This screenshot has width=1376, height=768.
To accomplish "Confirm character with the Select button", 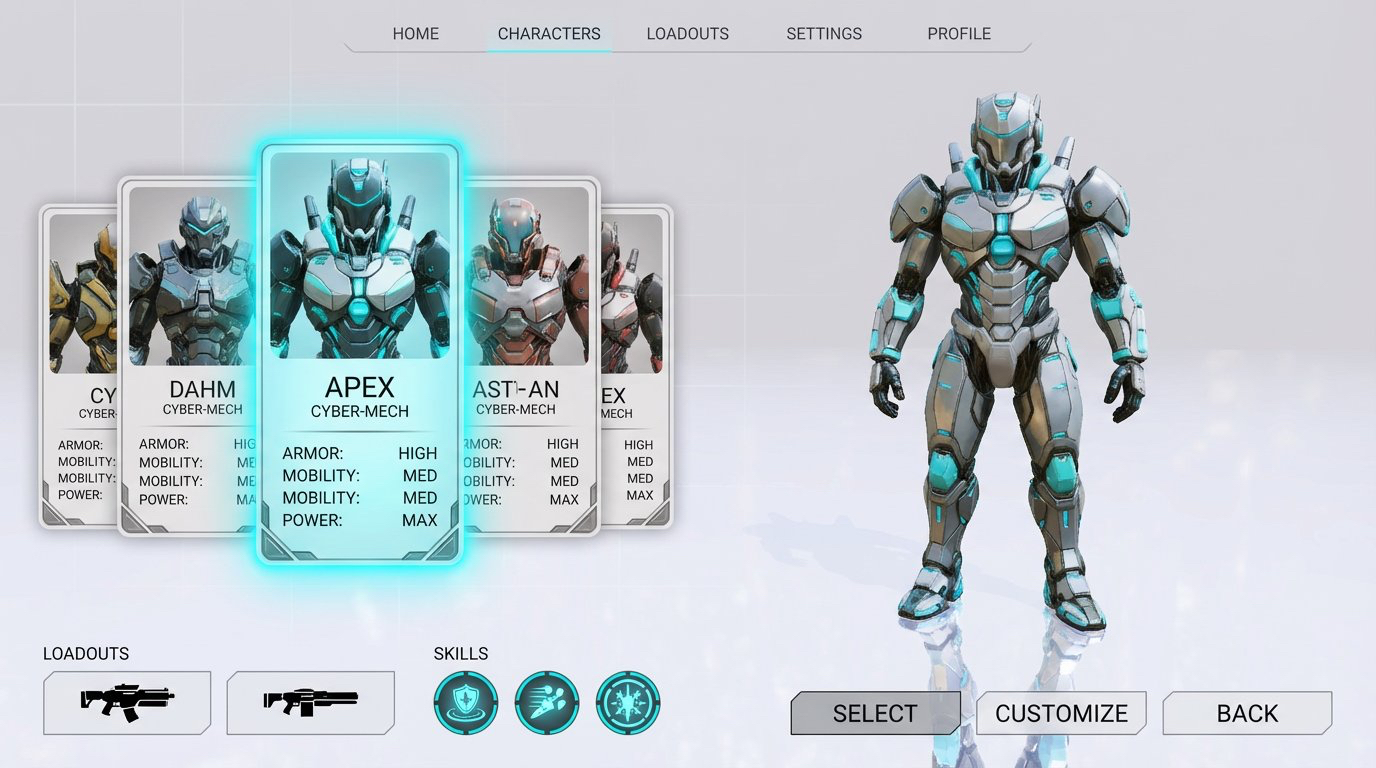I will pos(875,713).
